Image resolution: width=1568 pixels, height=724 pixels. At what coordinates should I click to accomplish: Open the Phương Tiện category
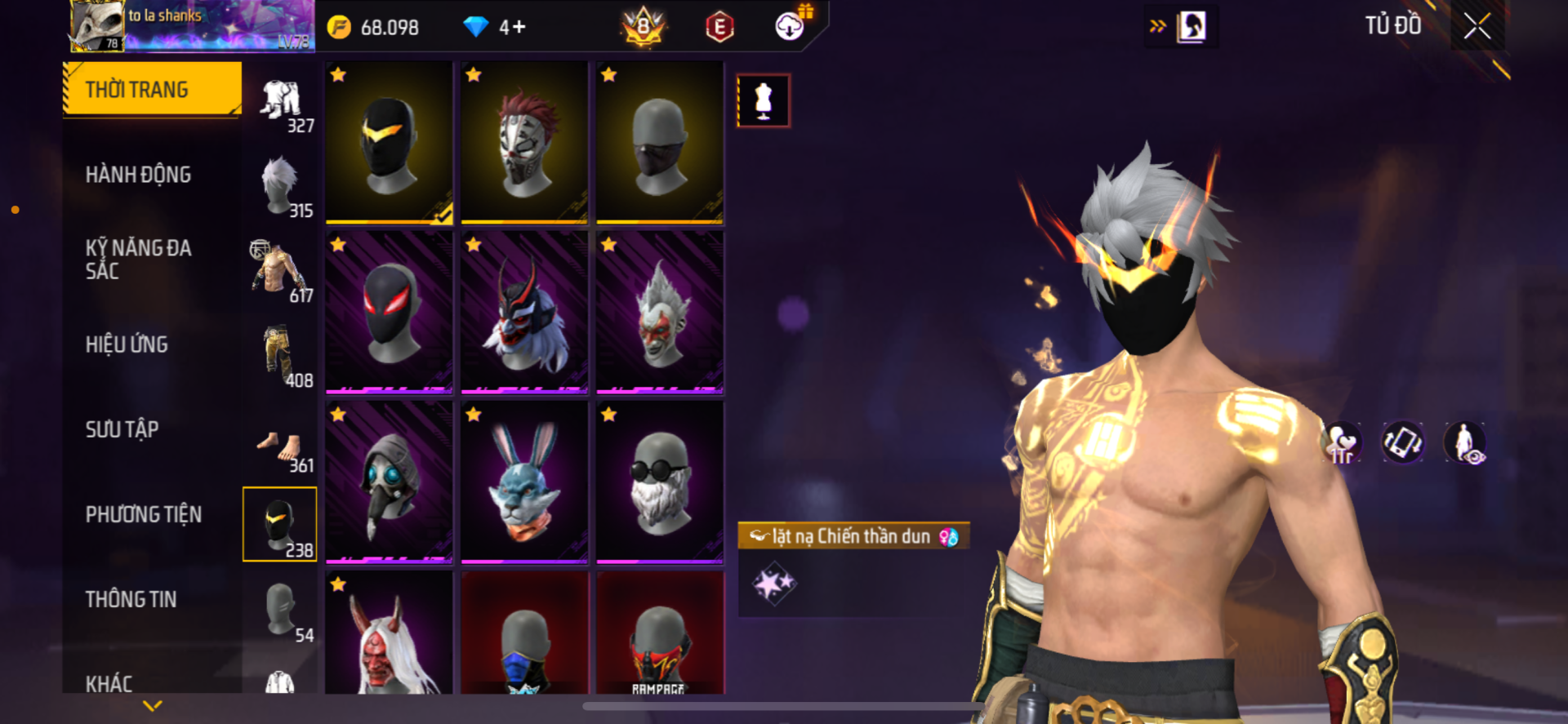pyautogui.click(x=144, y=514)
